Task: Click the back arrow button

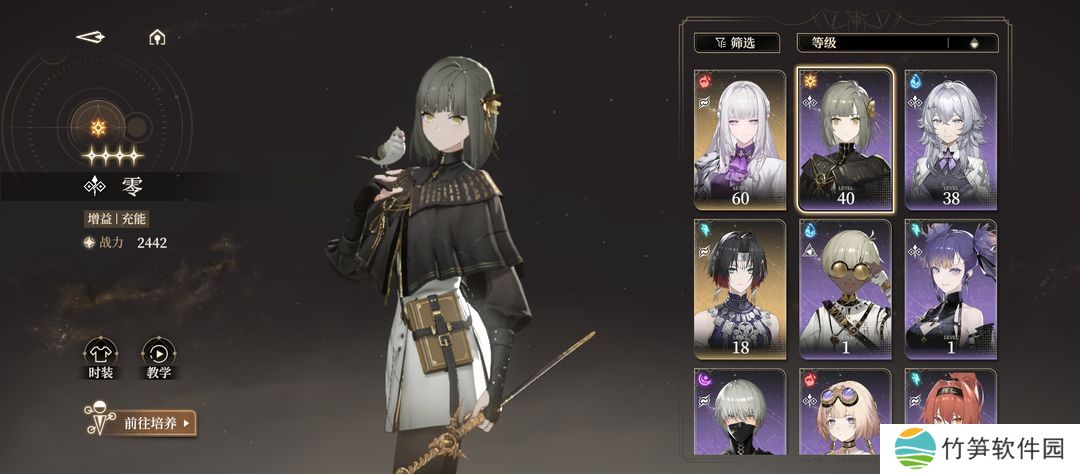Action: (x=91, y=37)
